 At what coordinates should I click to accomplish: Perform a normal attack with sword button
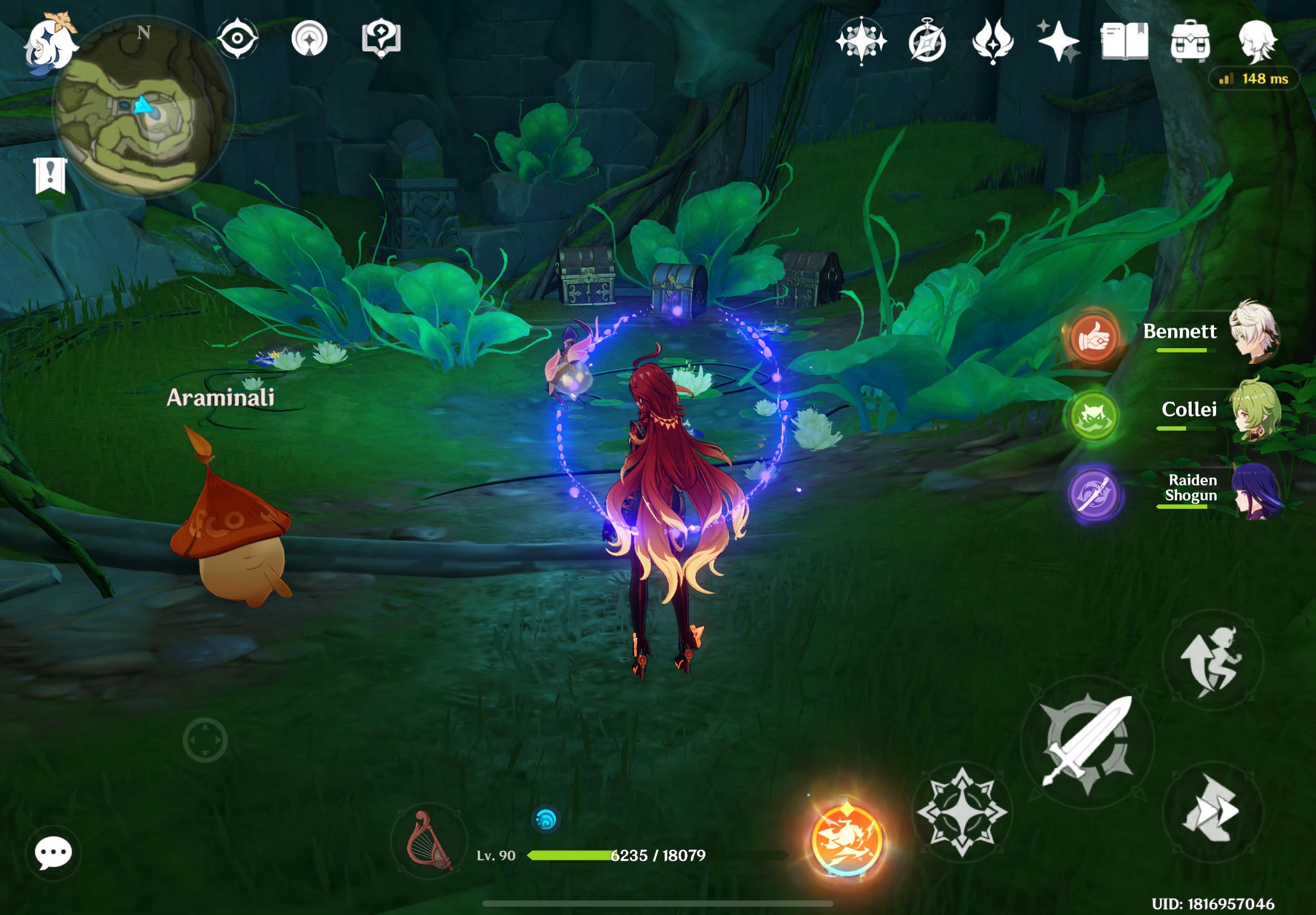coord(1087,743)
